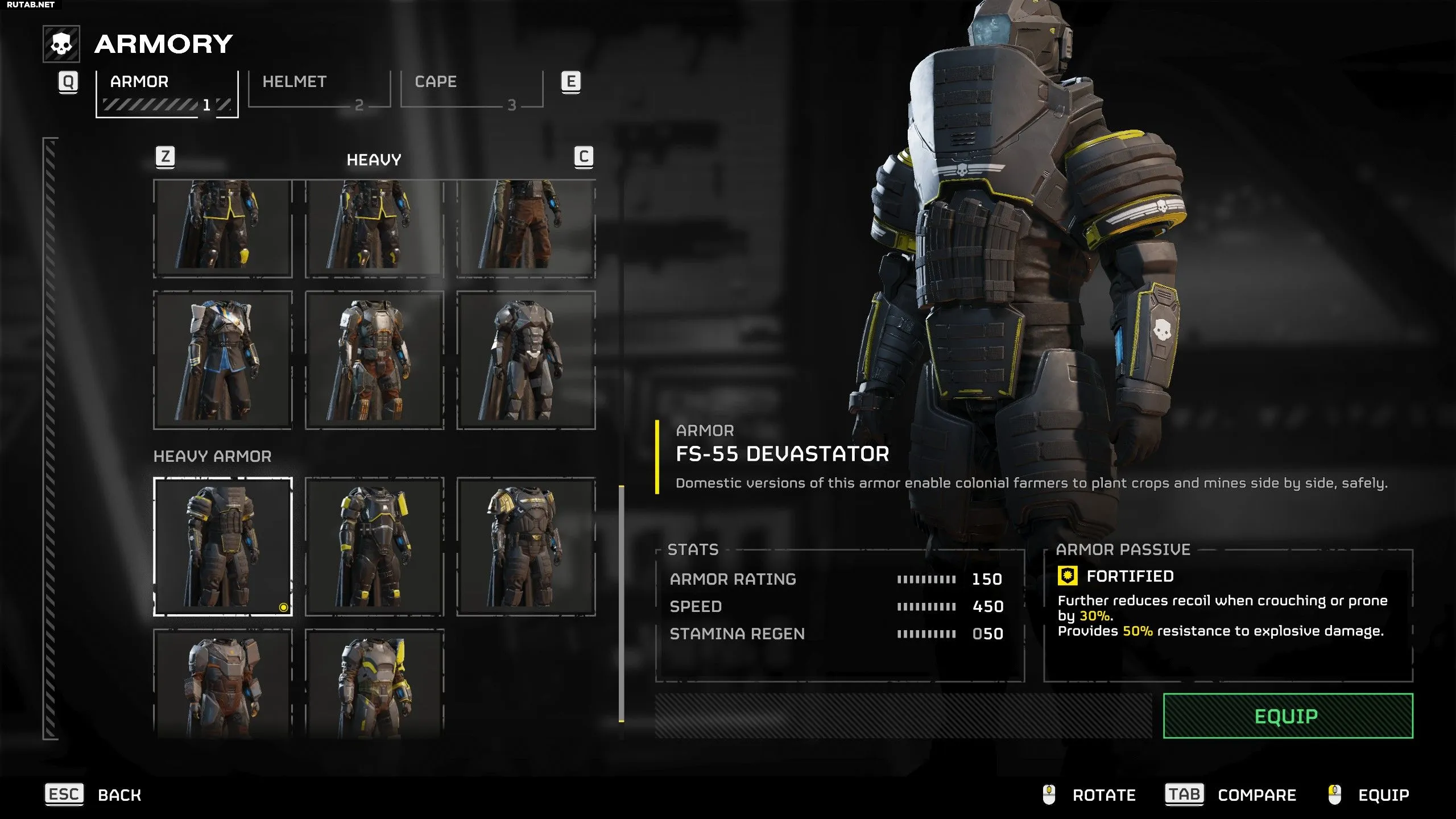Choose the armor with the gold-striped pauldron

click(526, 546)
